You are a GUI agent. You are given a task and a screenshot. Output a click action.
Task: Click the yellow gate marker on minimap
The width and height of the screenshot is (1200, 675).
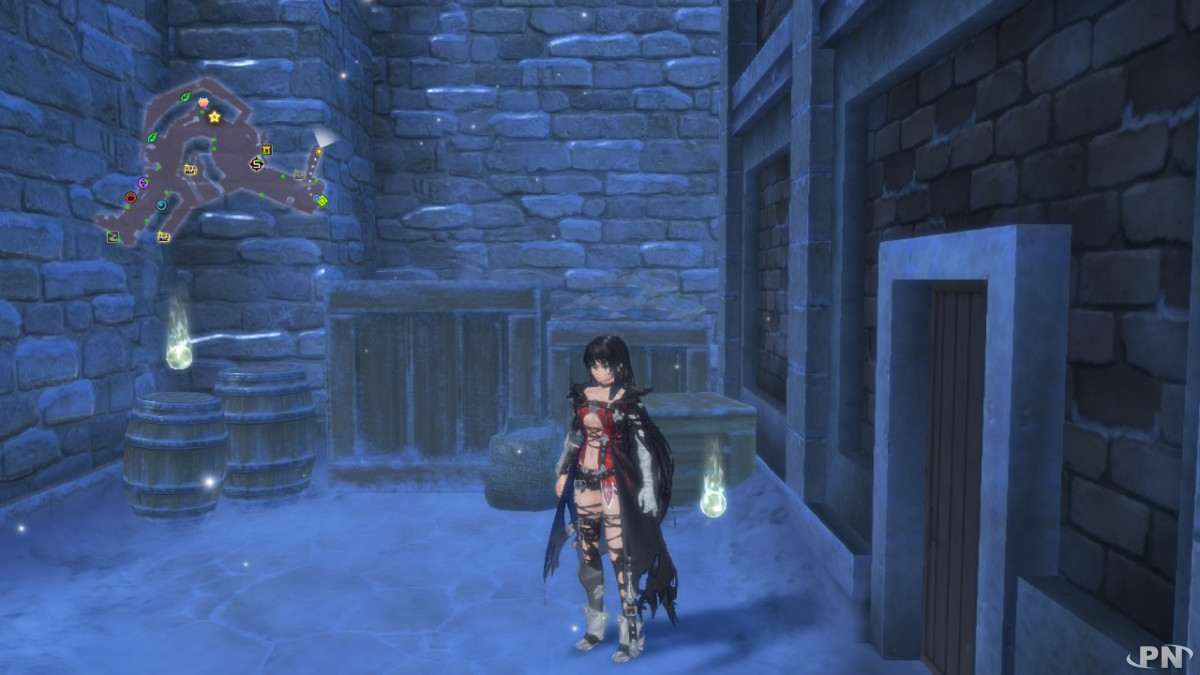267,150
